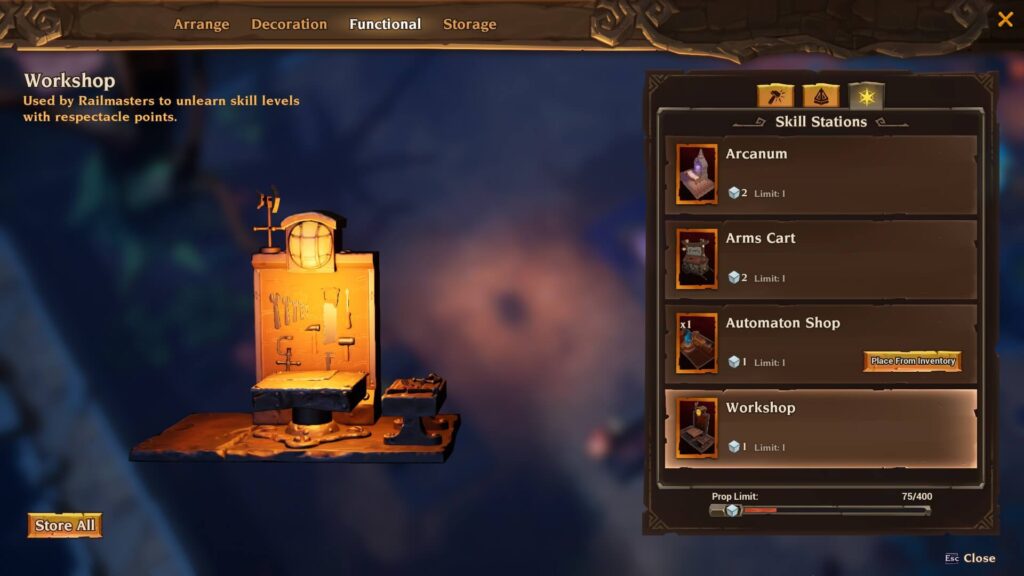Show the pyramid icon category tab
The width and height of the screenshot is (1024, 576).
tap(820, 96)
